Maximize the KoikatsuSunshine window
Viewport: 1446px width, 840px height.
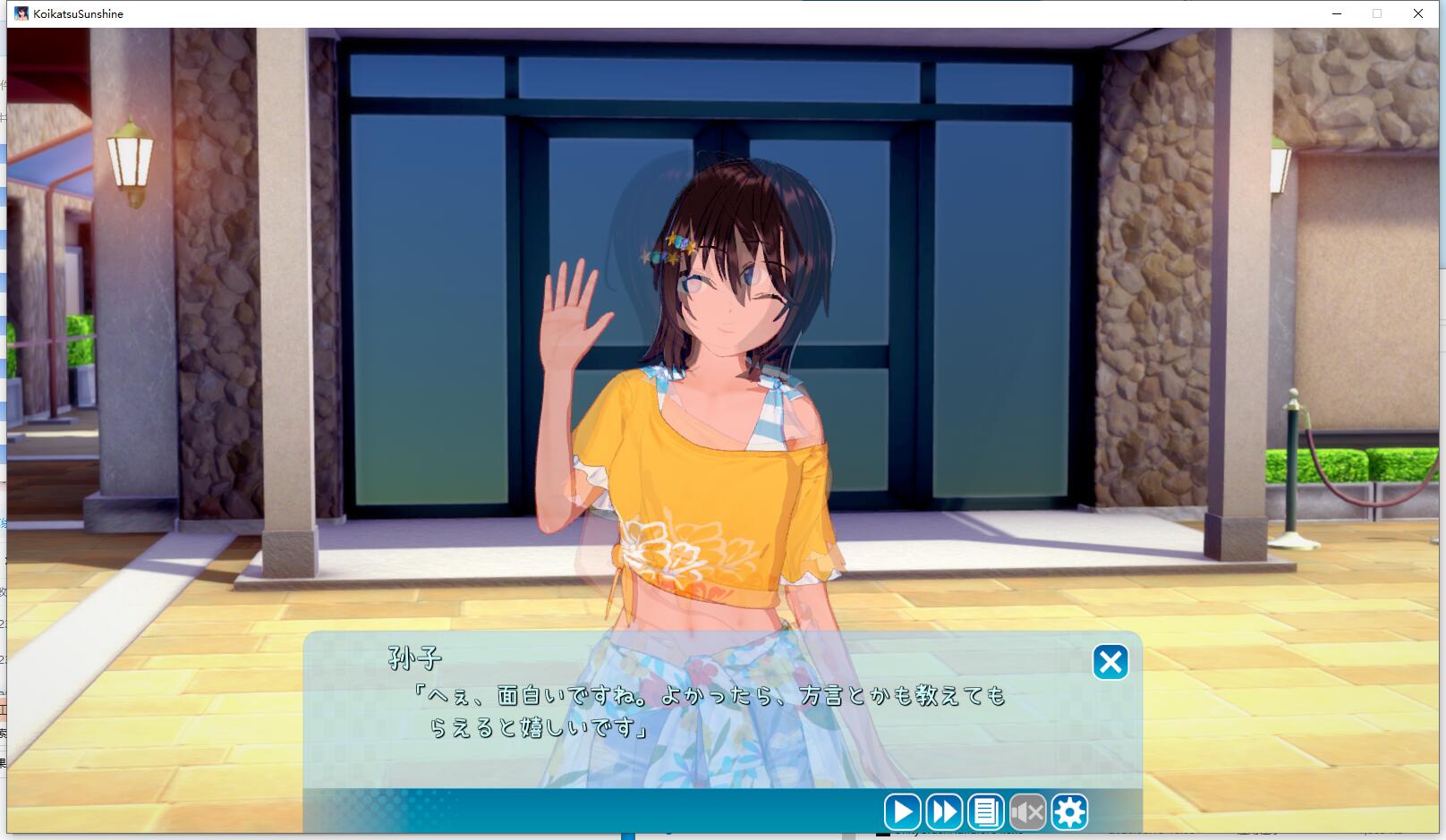point(1375,13)
